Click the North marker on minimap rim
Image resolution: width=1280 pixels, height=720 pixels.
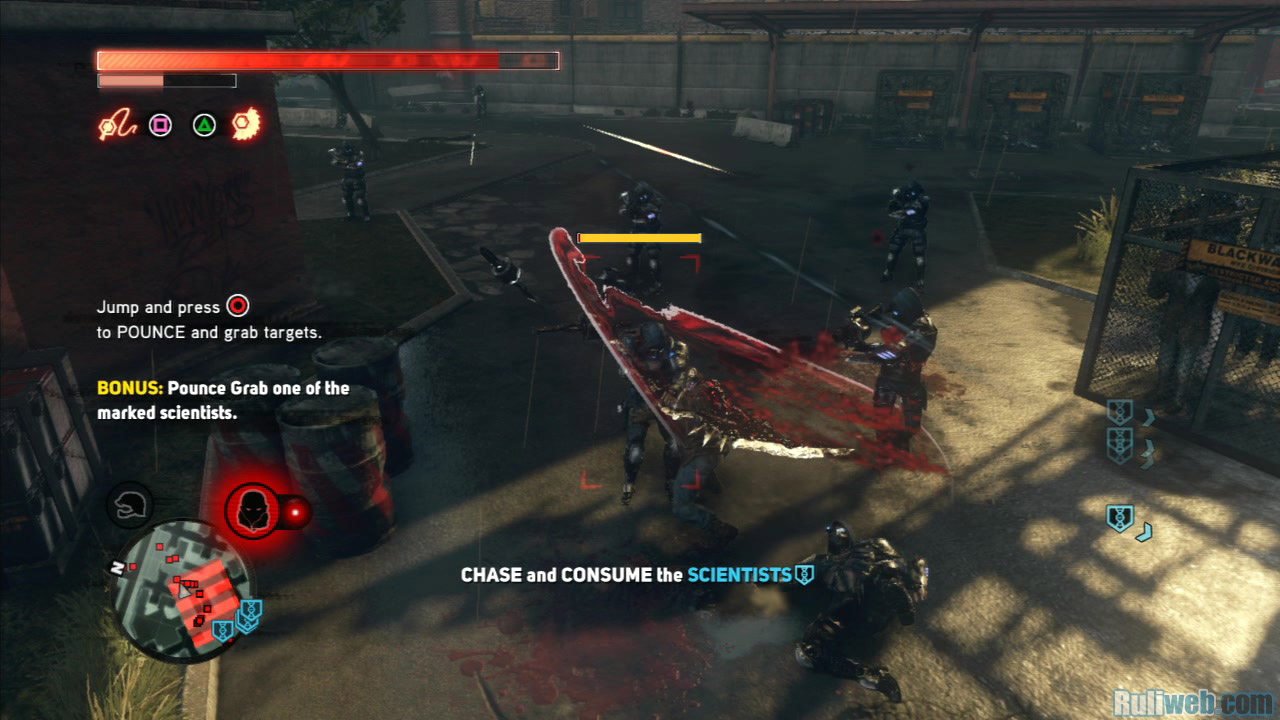tap(118, 568)
